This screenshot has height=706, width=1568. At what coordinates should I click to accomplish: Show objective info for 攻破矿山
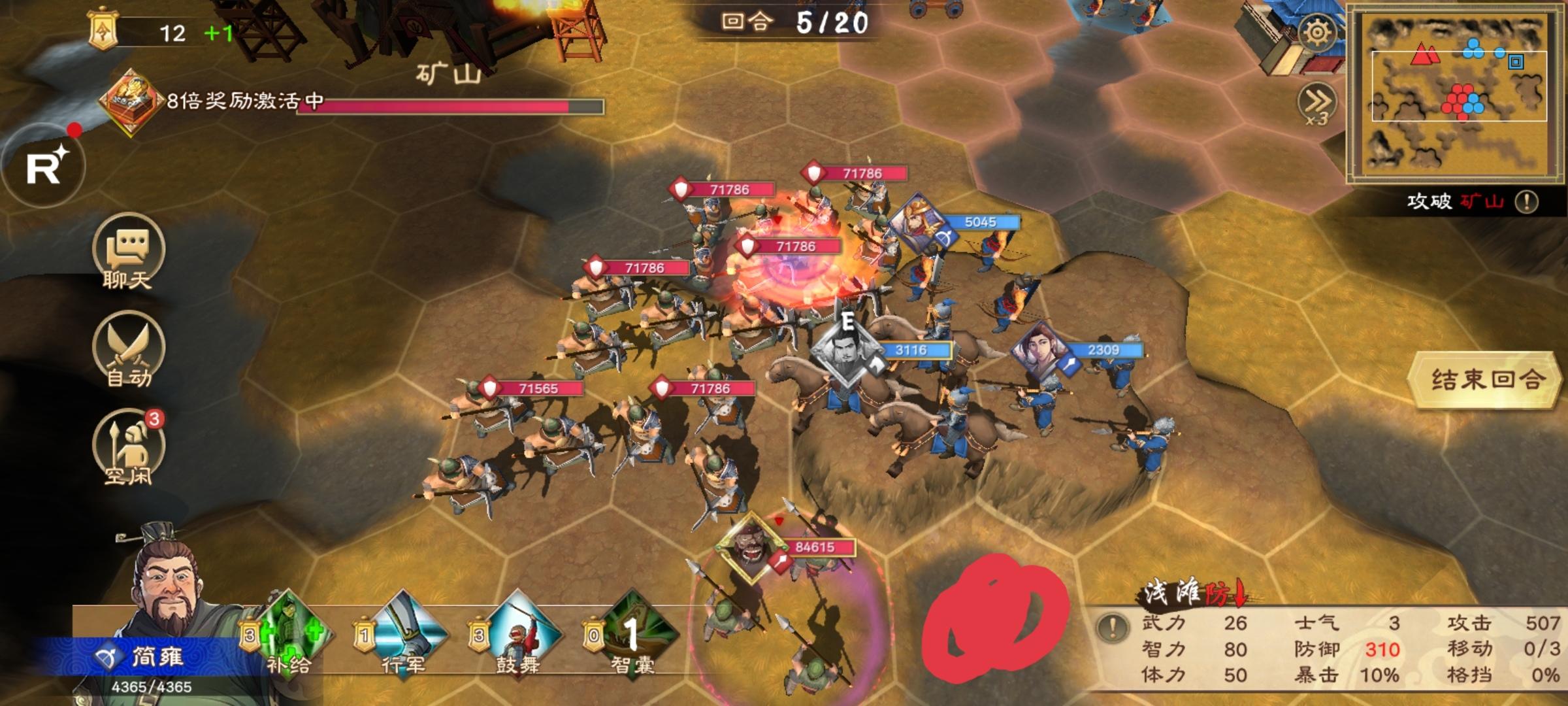[1526, 201]
